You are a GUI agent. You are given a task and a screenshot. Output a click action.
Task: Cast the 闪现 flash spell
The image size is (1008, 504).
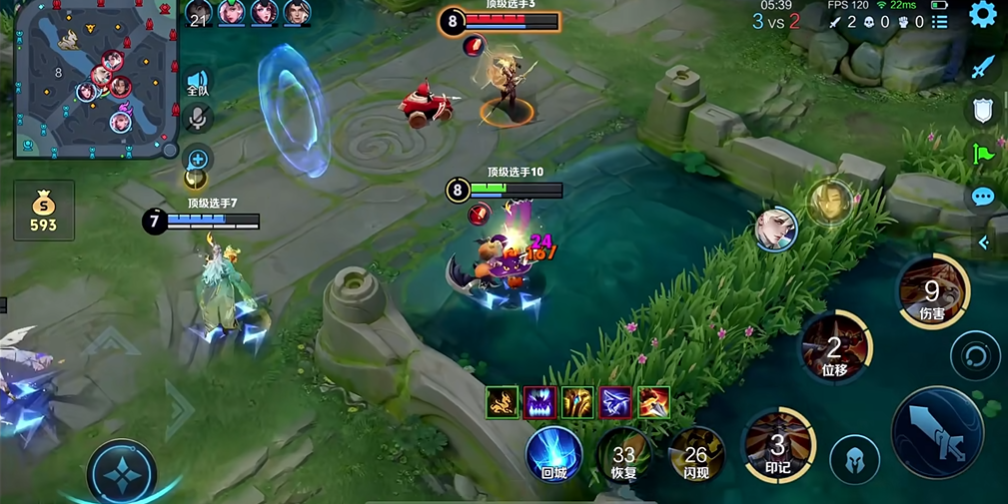696,453
